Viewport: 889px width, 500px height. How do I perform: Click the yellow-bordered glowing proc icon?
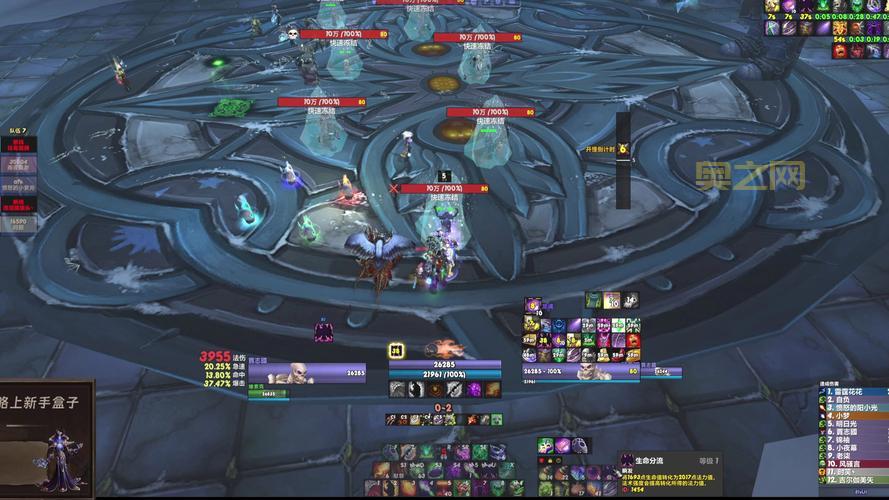[x=396, y=349]
